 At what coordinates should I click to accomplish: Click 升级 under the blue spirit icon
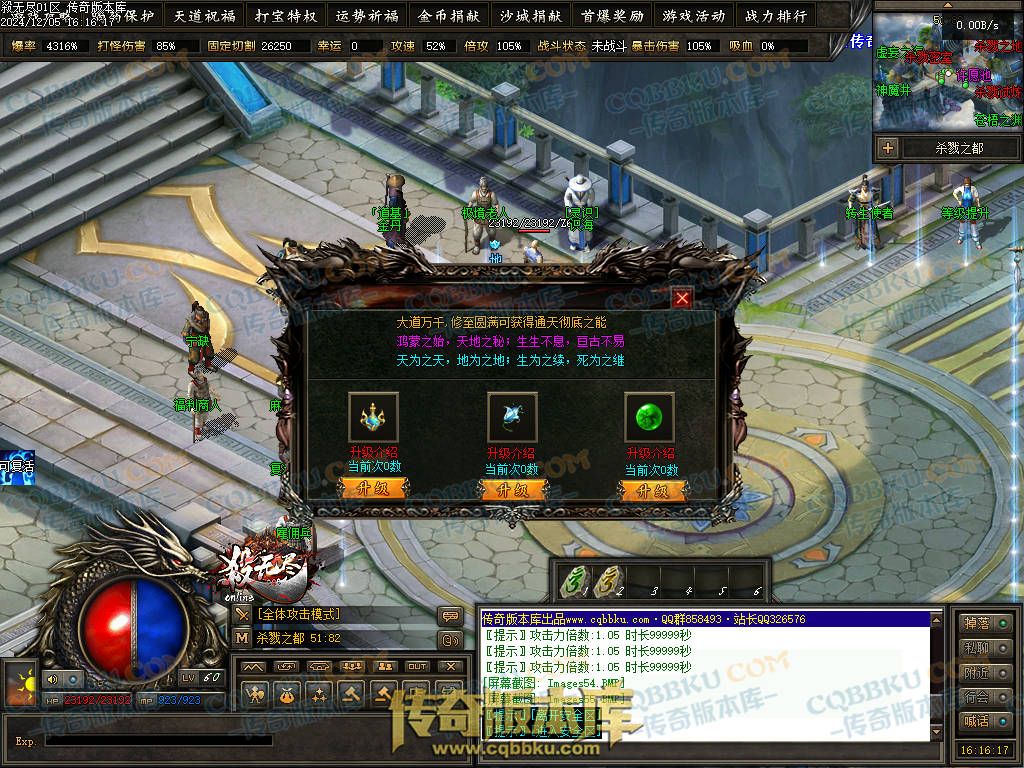513,490
